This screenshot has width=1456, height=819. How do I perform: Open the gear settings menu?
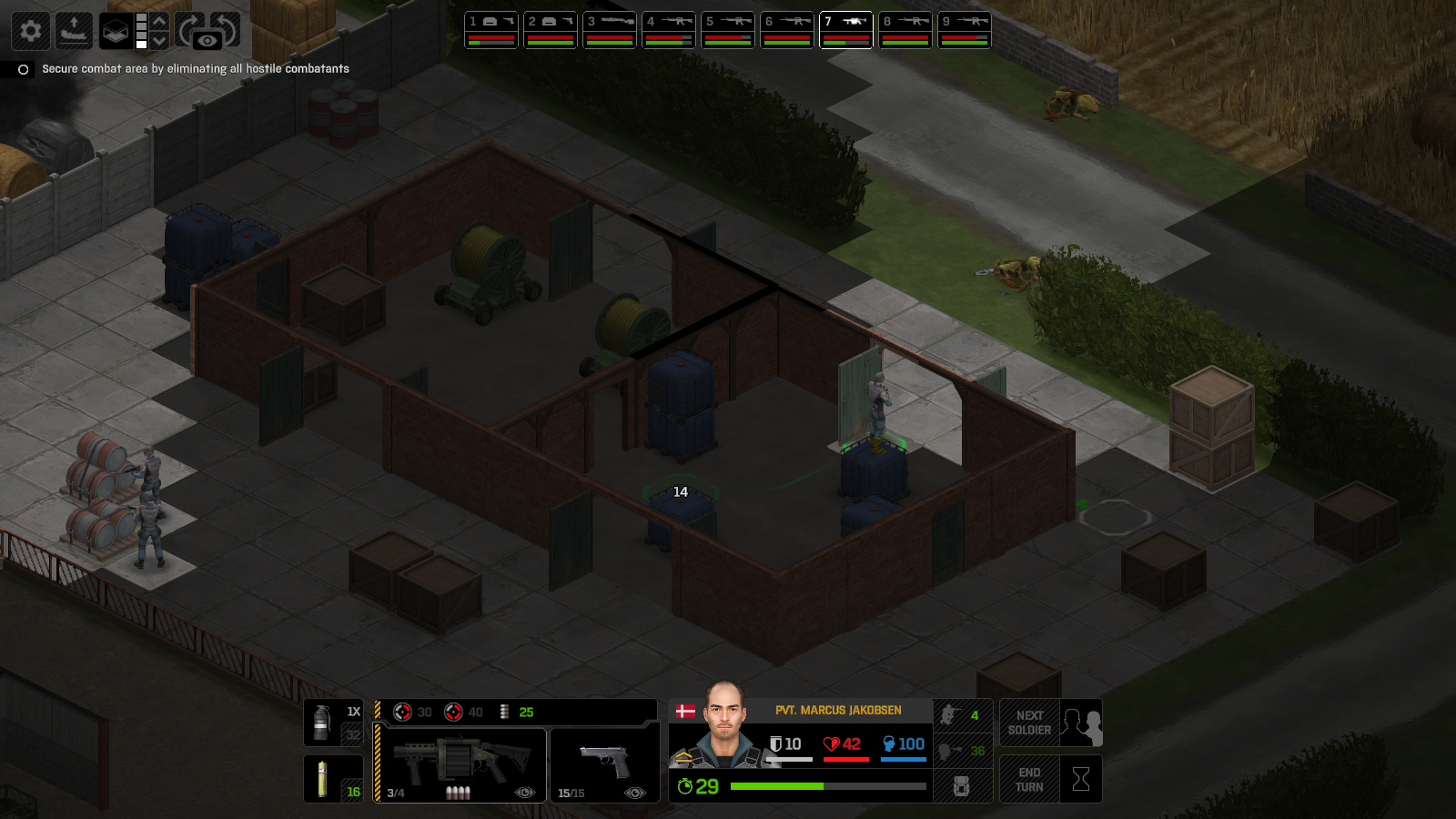(x=30, y=31)
